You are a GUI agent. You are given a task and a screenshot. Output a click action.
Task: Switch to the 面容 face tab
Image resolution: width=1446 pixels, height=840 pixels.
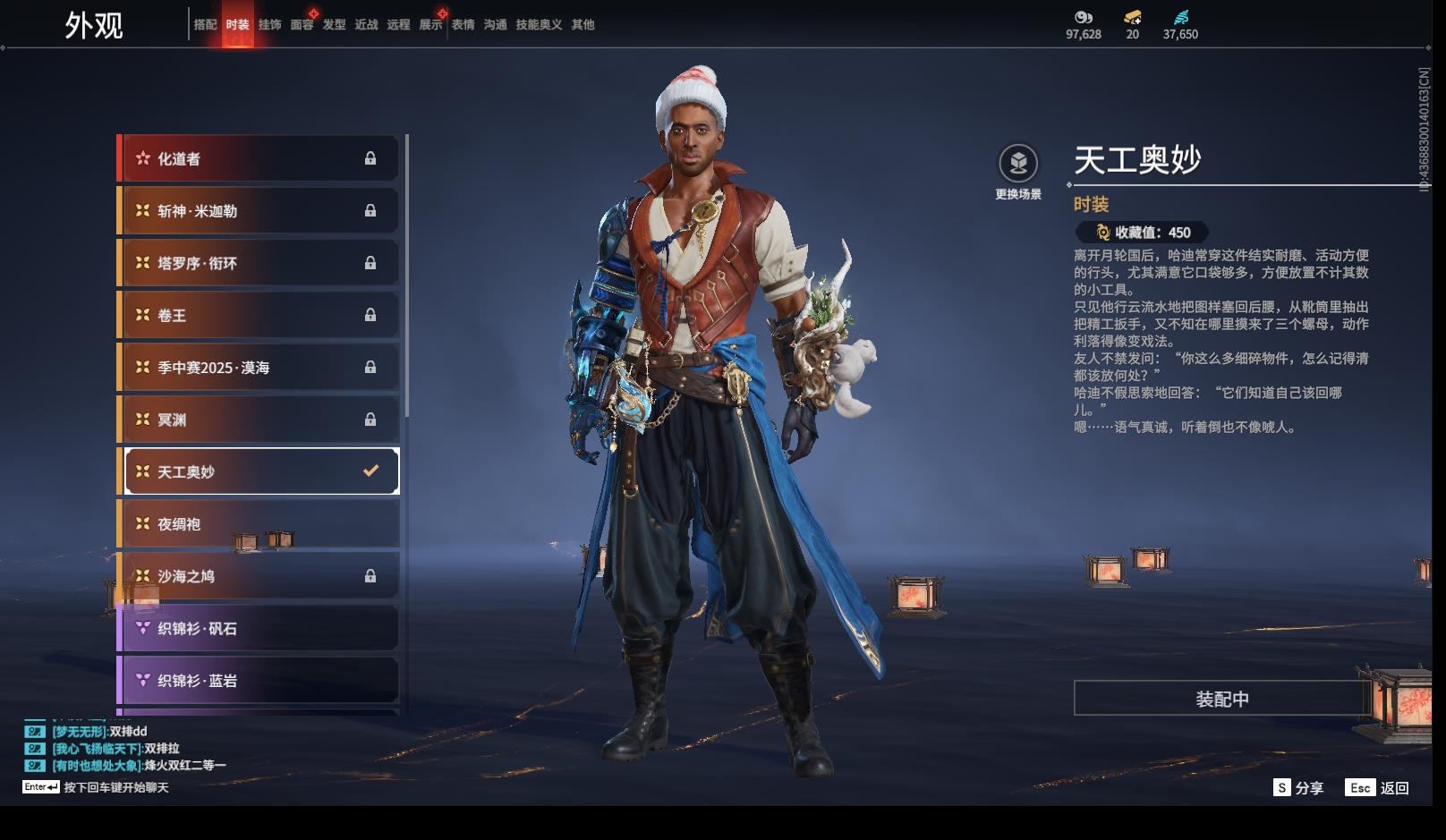coord(302,25)
